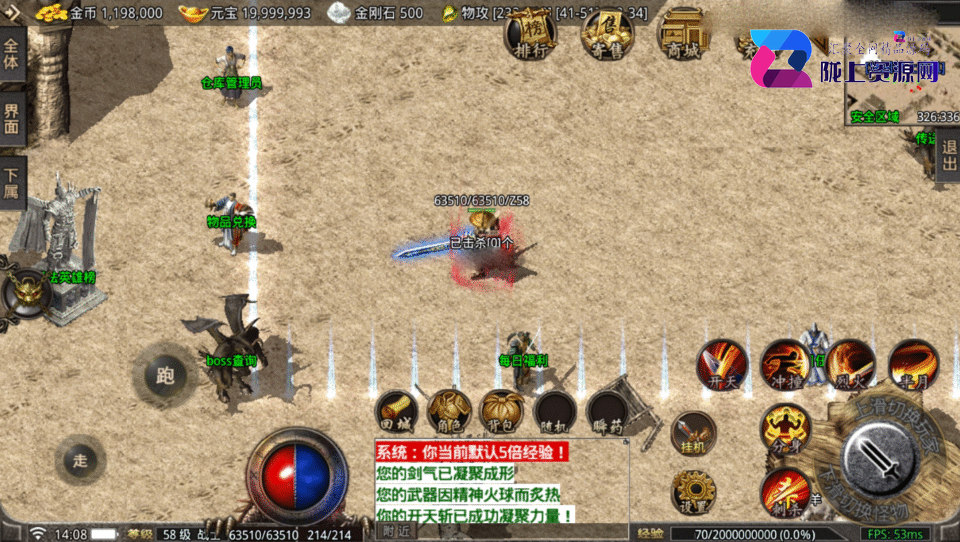The image size is (960, 542).
Task: Activate the 半月 half-moon skill
Action: [x=913, y=364]
